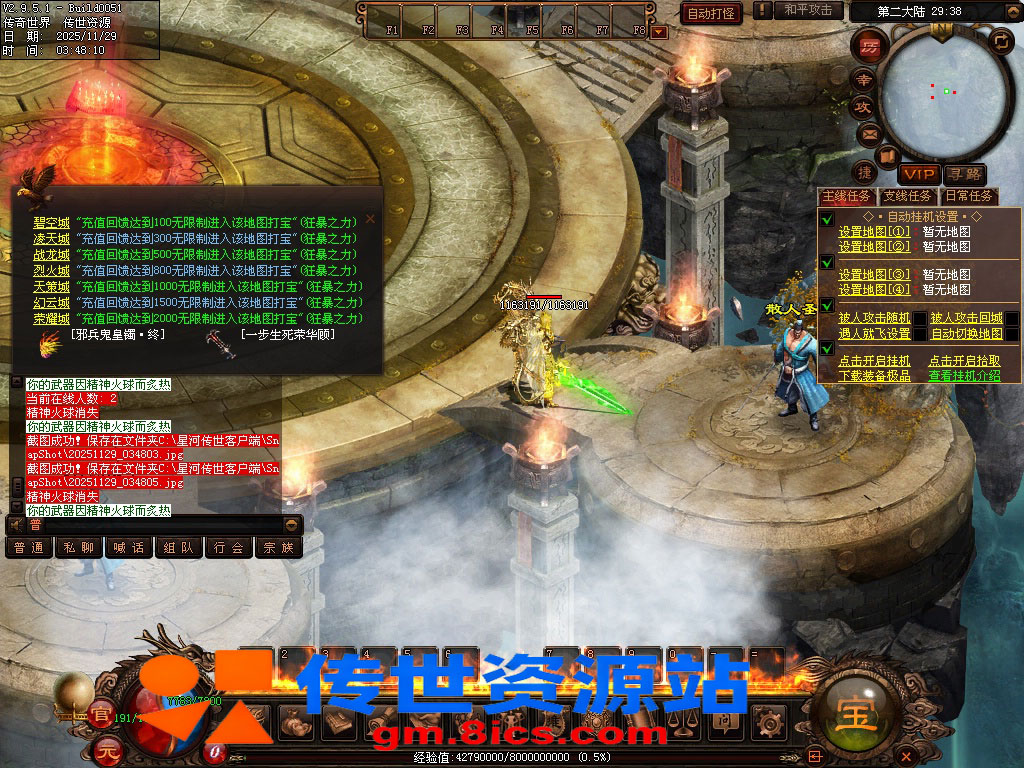1024x768 pixels.
Task: Activate the 寻路 pathfinding button
Action: pyautogui.click(x=963, y=175)
